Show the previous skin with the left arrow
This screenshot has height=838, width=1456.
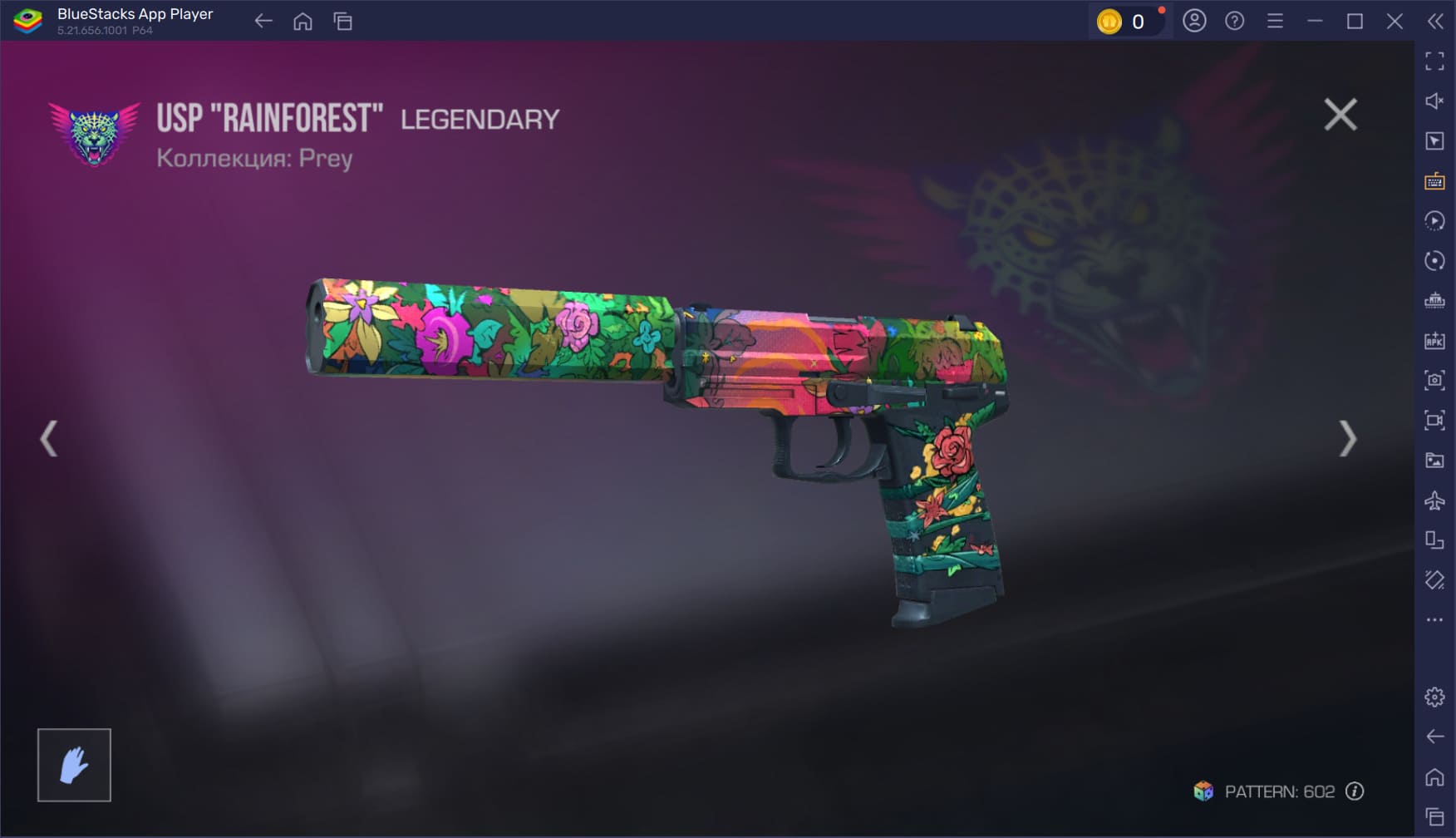pos(49,438)
